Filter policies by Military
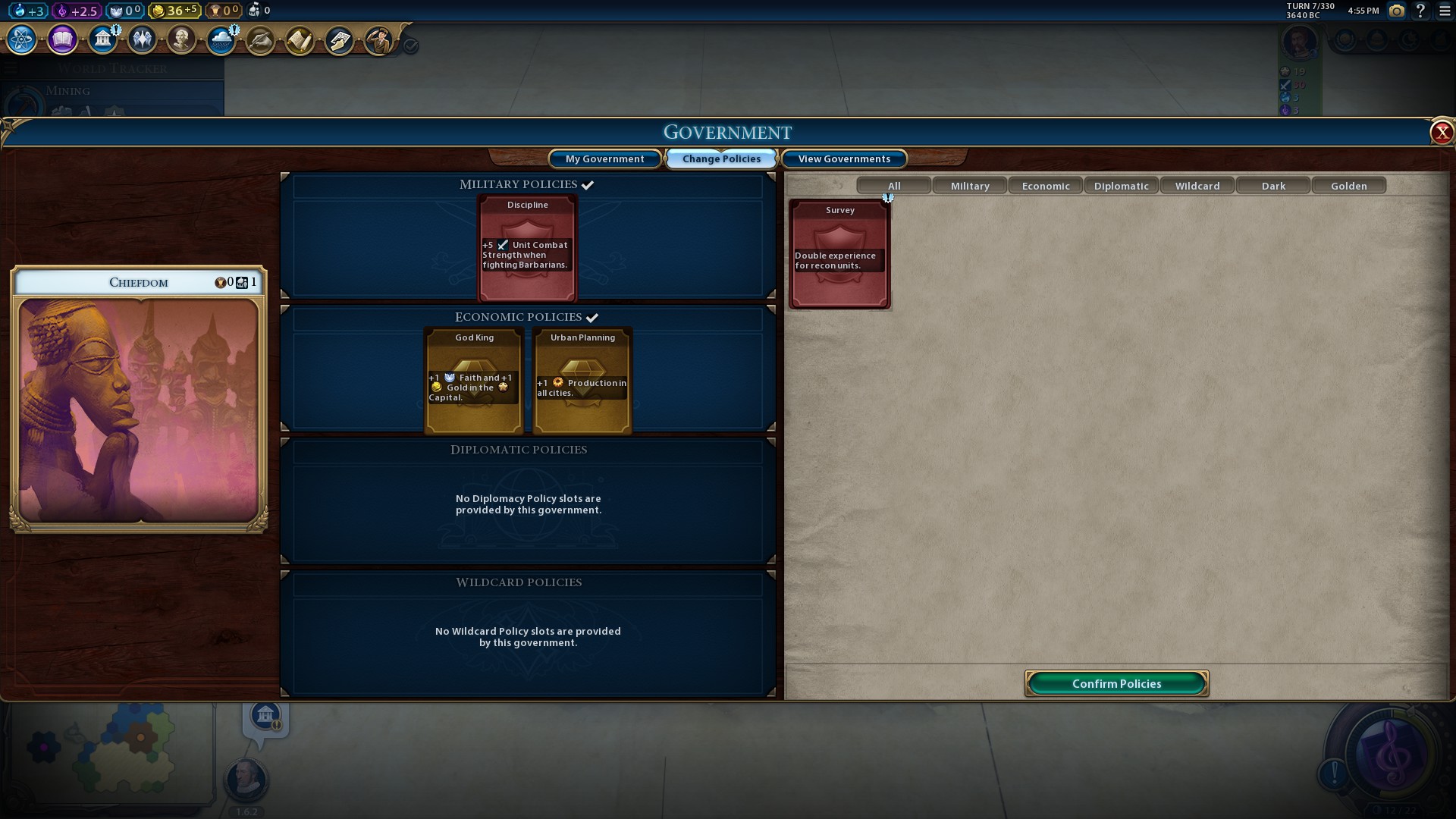 point(970,186)
